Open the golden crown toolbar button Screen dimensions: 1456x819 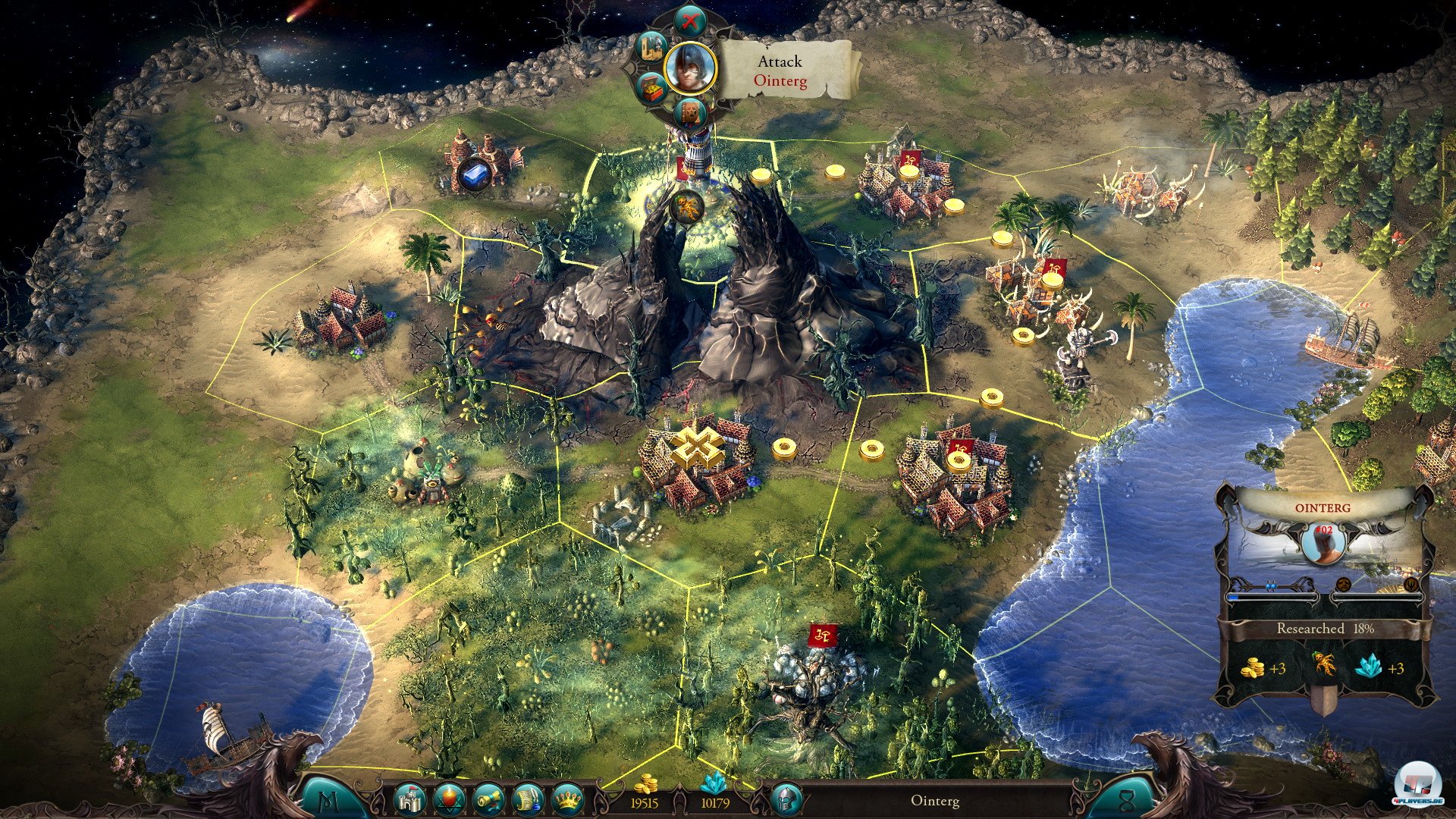[567, 799]
